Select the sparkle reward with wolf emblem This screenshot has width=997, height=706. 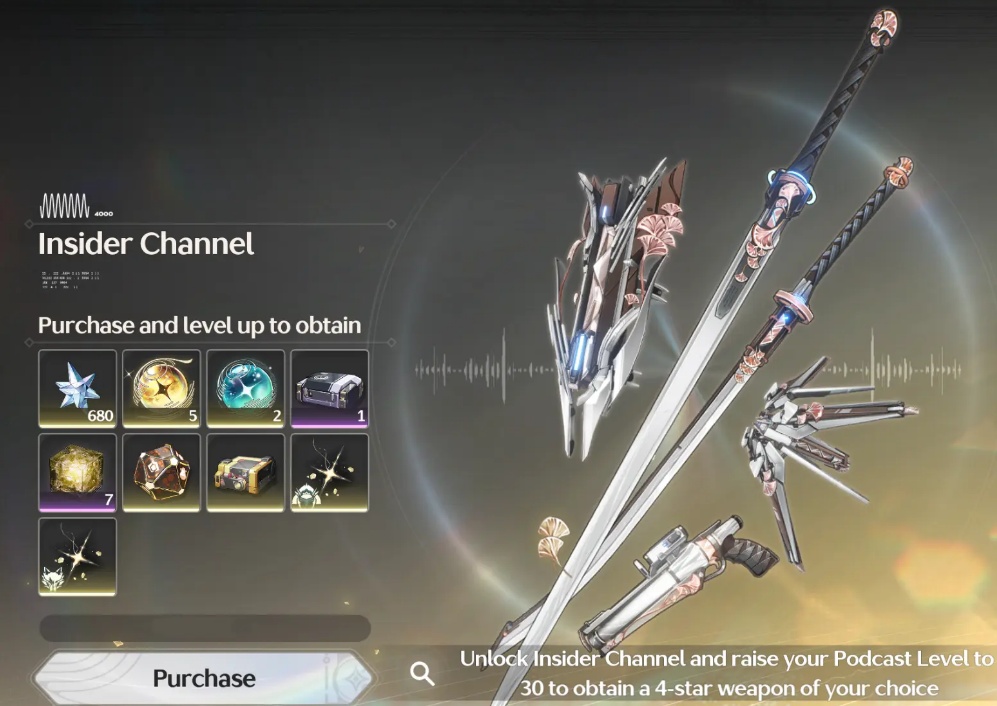tap(78, 556)
